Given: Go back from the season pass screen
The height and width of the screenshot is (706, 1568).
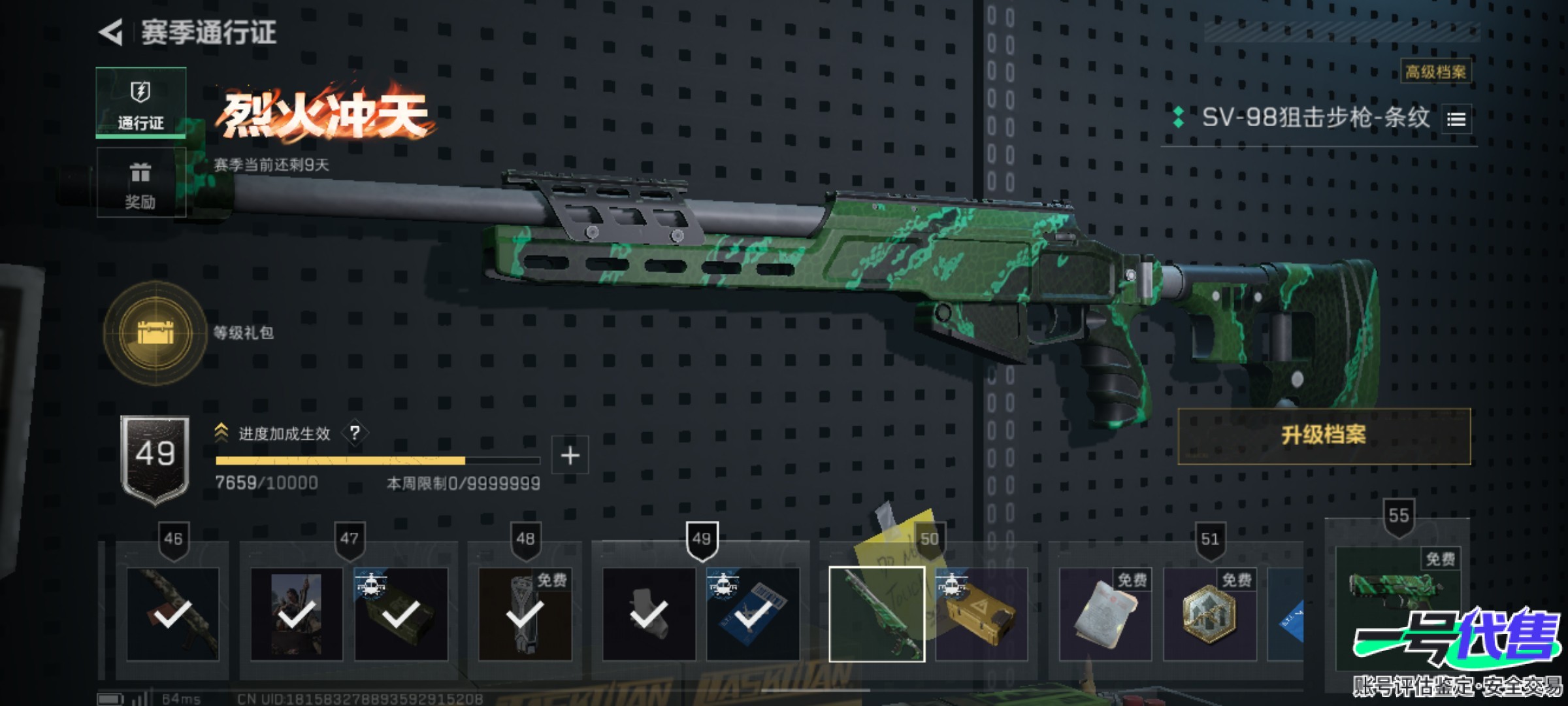Looking at the screenshot, I should pyautogui.click(x=112, y=33).
